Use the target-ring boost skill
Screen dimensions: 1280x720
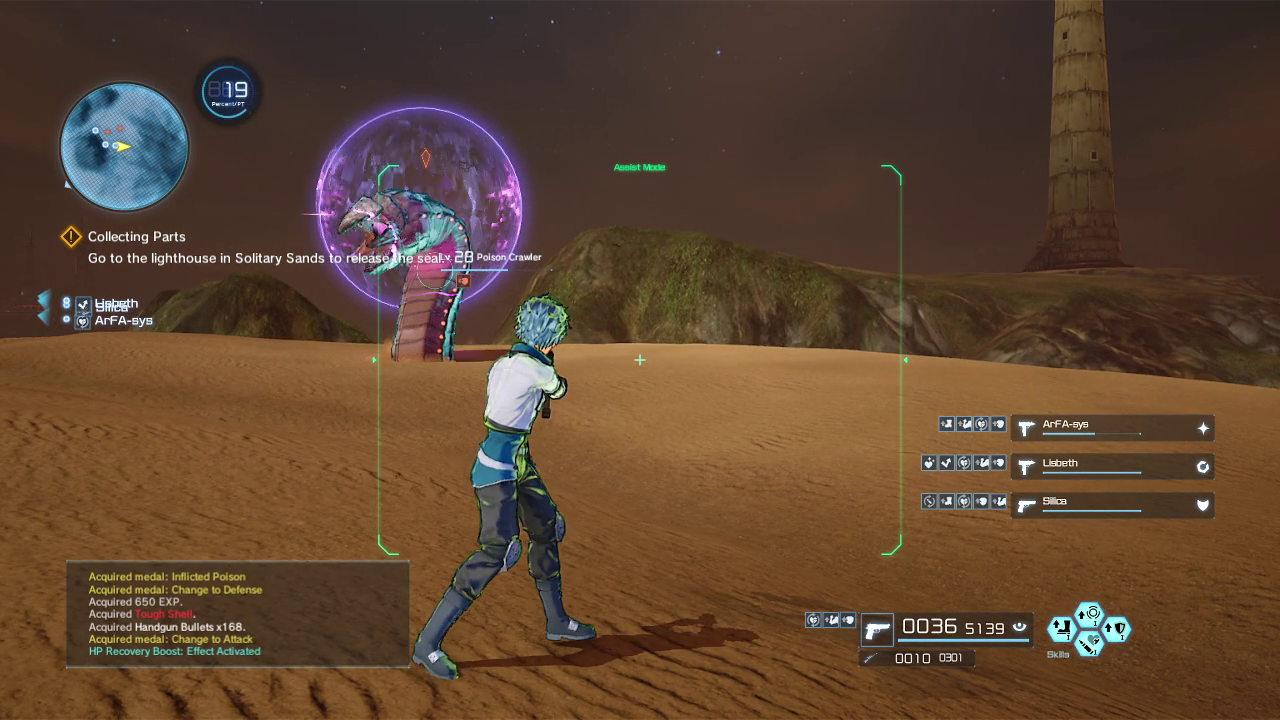click(x=1089, y=614)
